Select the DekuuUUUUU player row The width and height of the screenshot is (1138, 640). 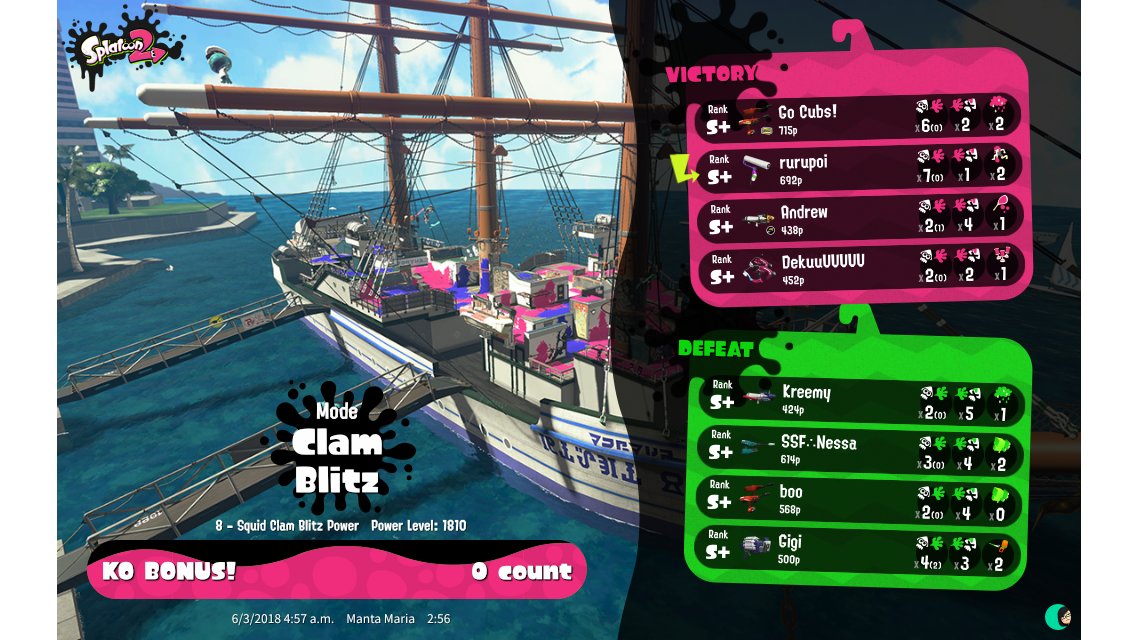(860, 267)
